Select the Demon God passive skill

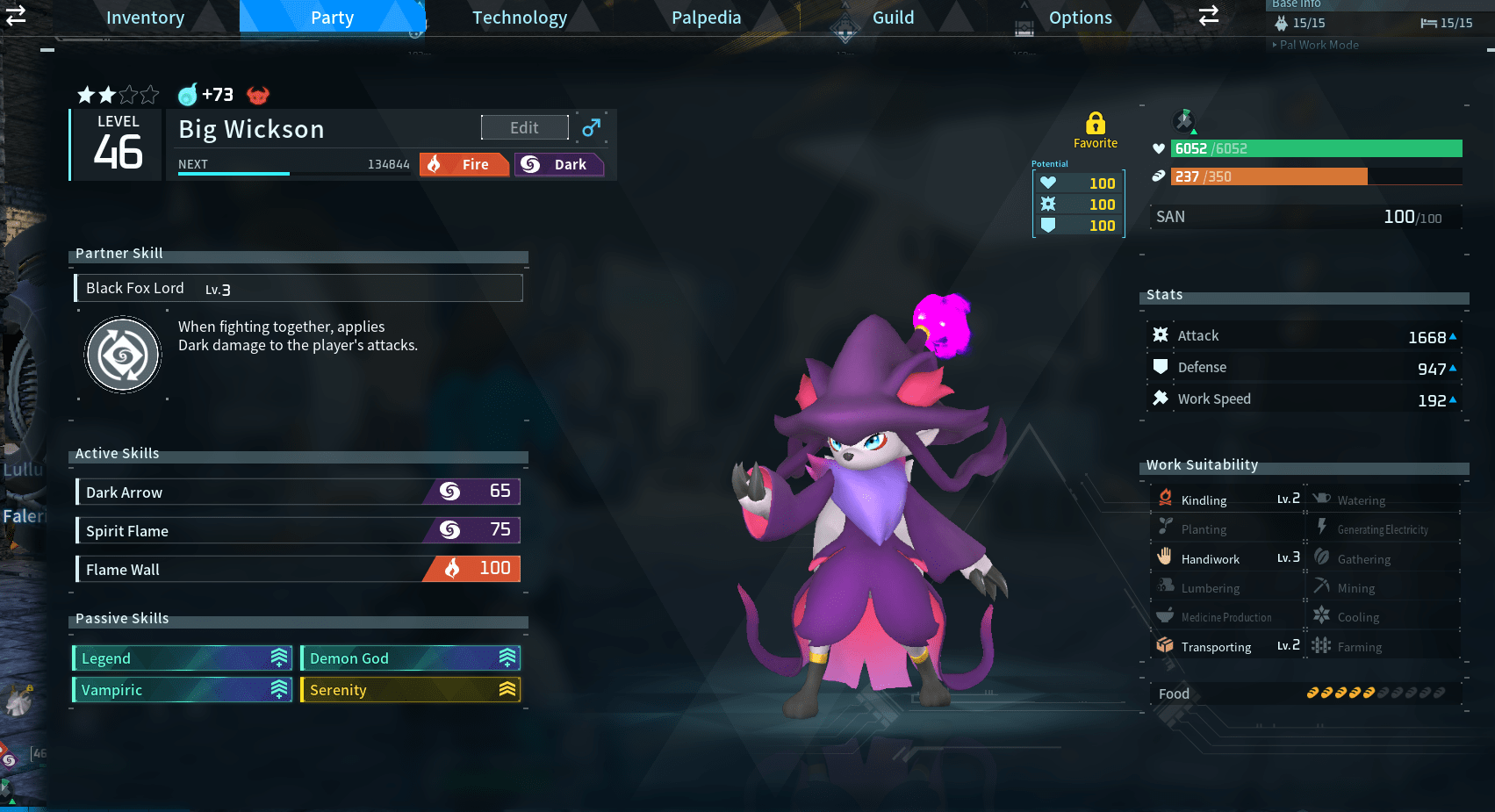click(410, 658)
